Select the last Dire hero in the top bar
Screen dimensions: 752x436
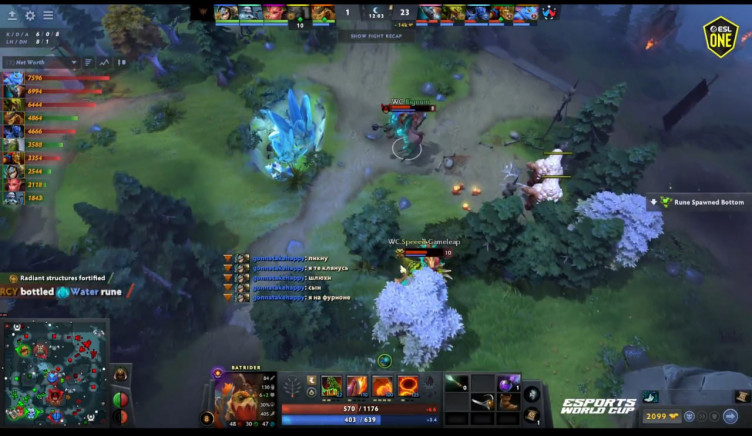click(x=525, y=13)
